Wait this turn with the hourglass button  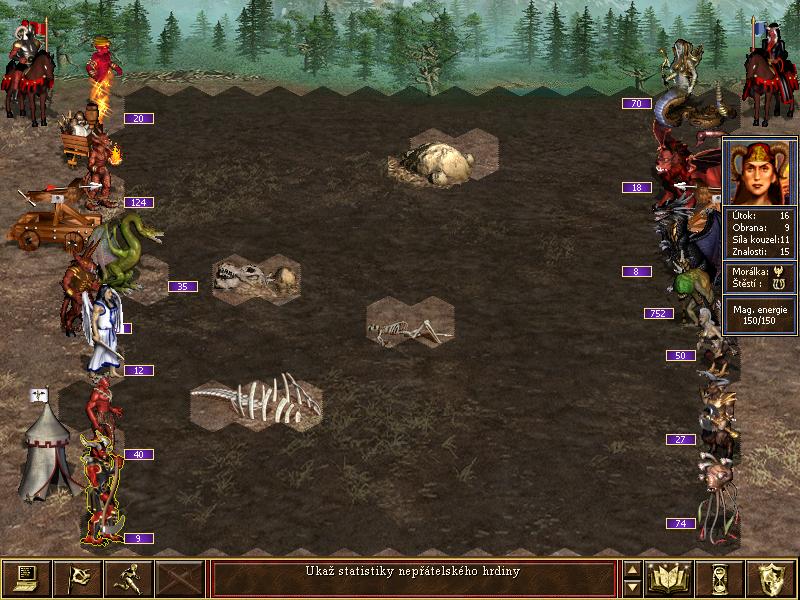click(x=721, y=578)
